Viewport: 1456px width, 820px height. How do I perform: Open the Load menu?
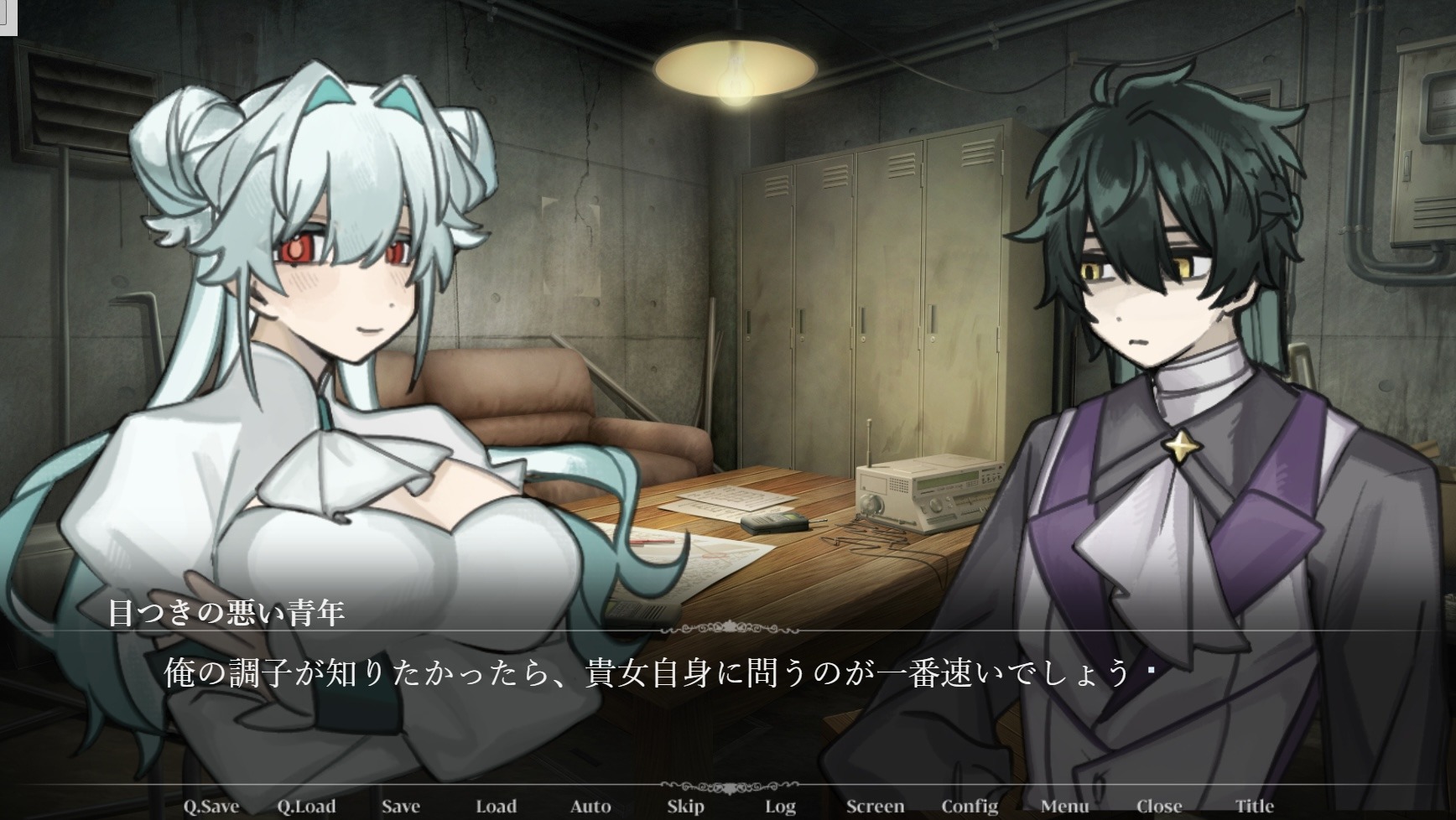(496, 807)
